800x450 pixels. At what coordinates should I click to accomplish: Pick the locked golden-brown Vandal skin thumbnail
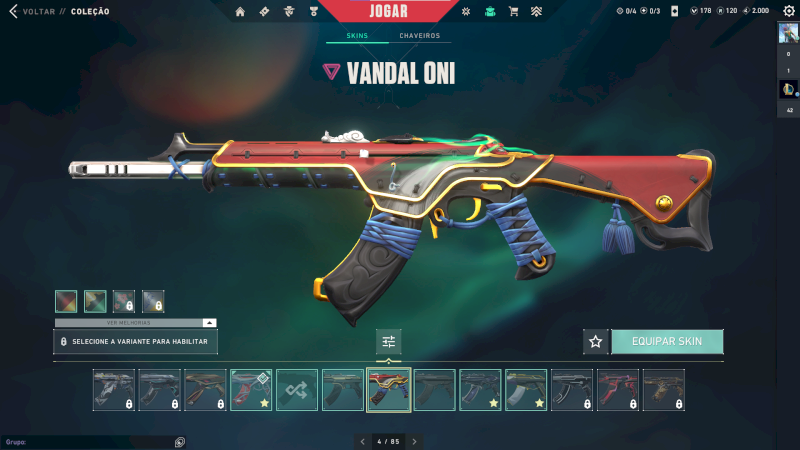[x=663, y=390]
